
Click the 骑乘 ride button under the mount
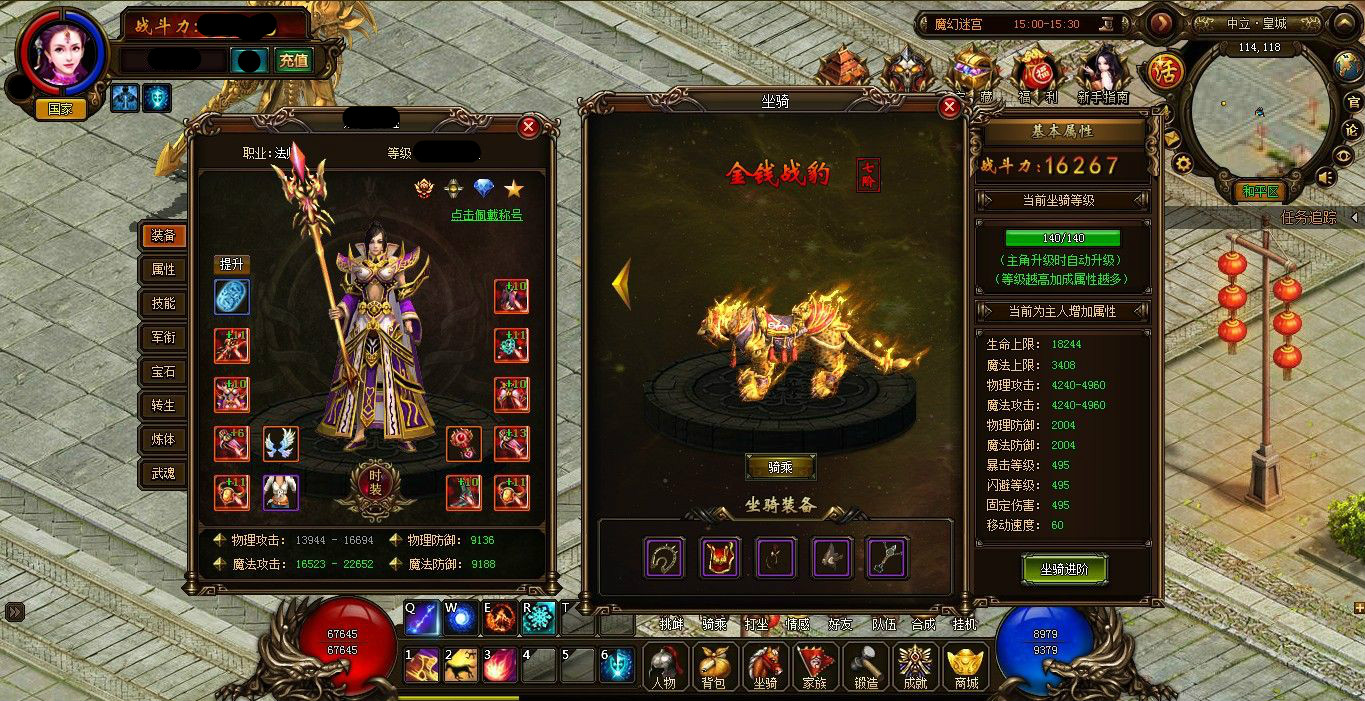(x=780, y=467)
